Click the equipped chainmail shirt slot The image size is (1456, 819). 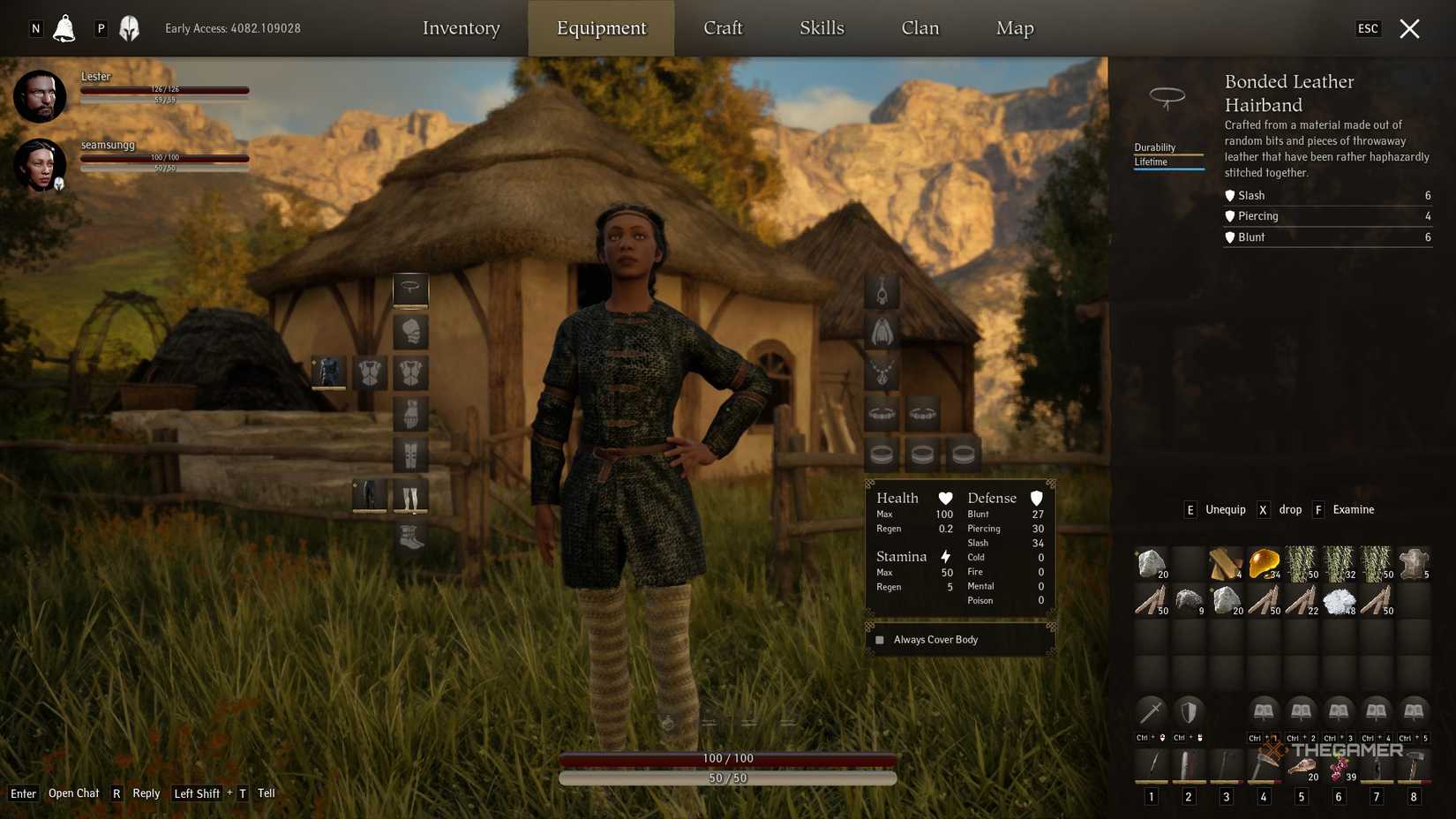[327, 373]
